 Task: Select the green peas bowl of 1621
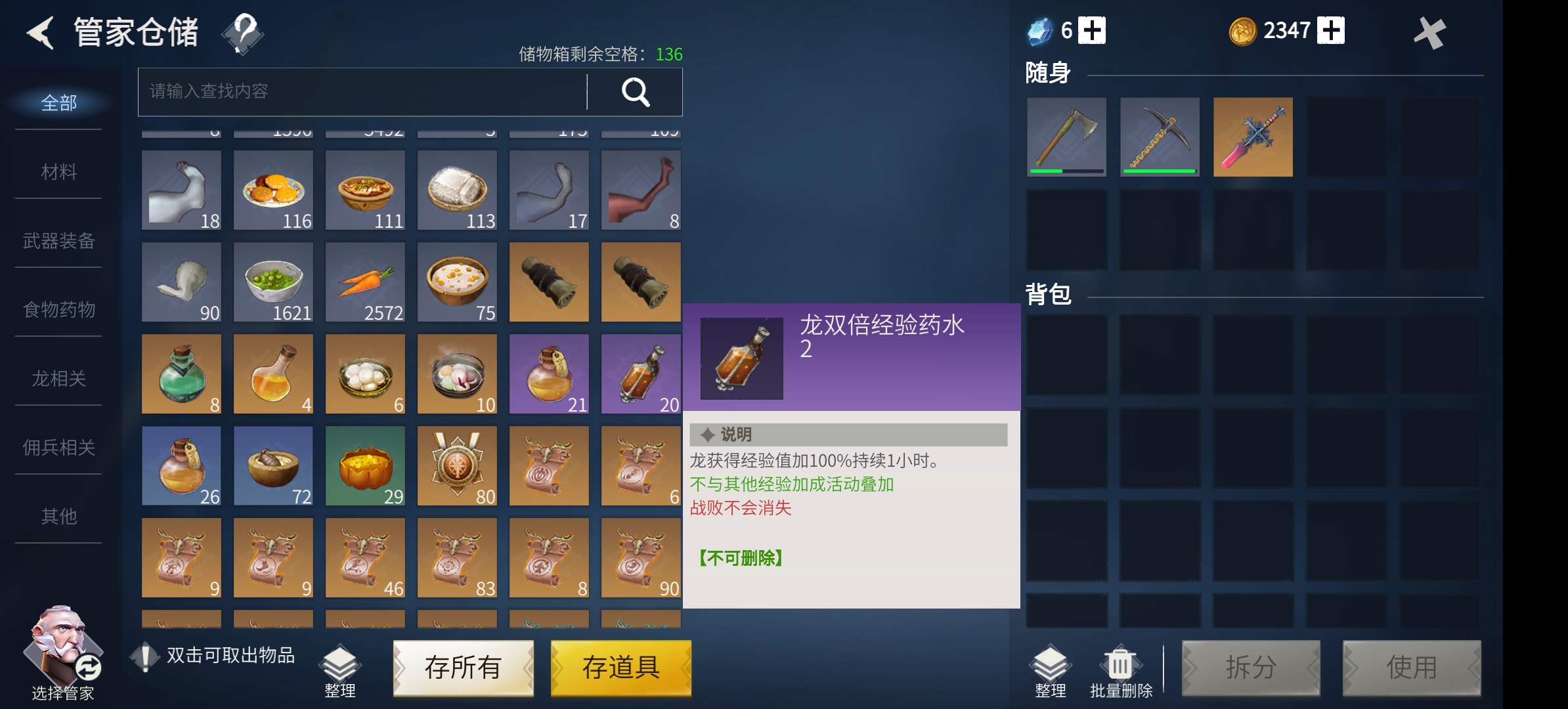tap(273, 282)
